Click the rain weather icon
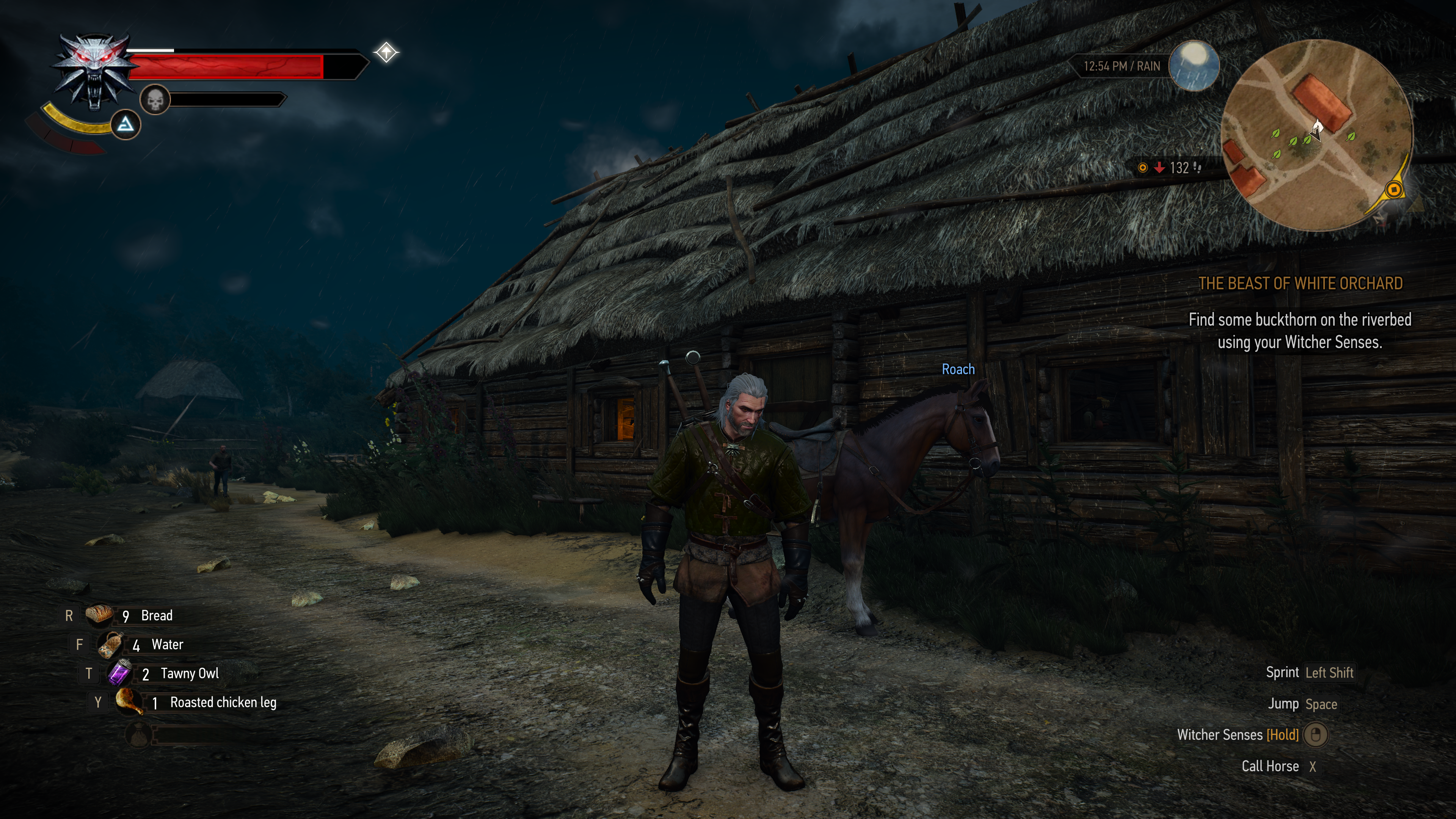 [x=1194, y=66]
